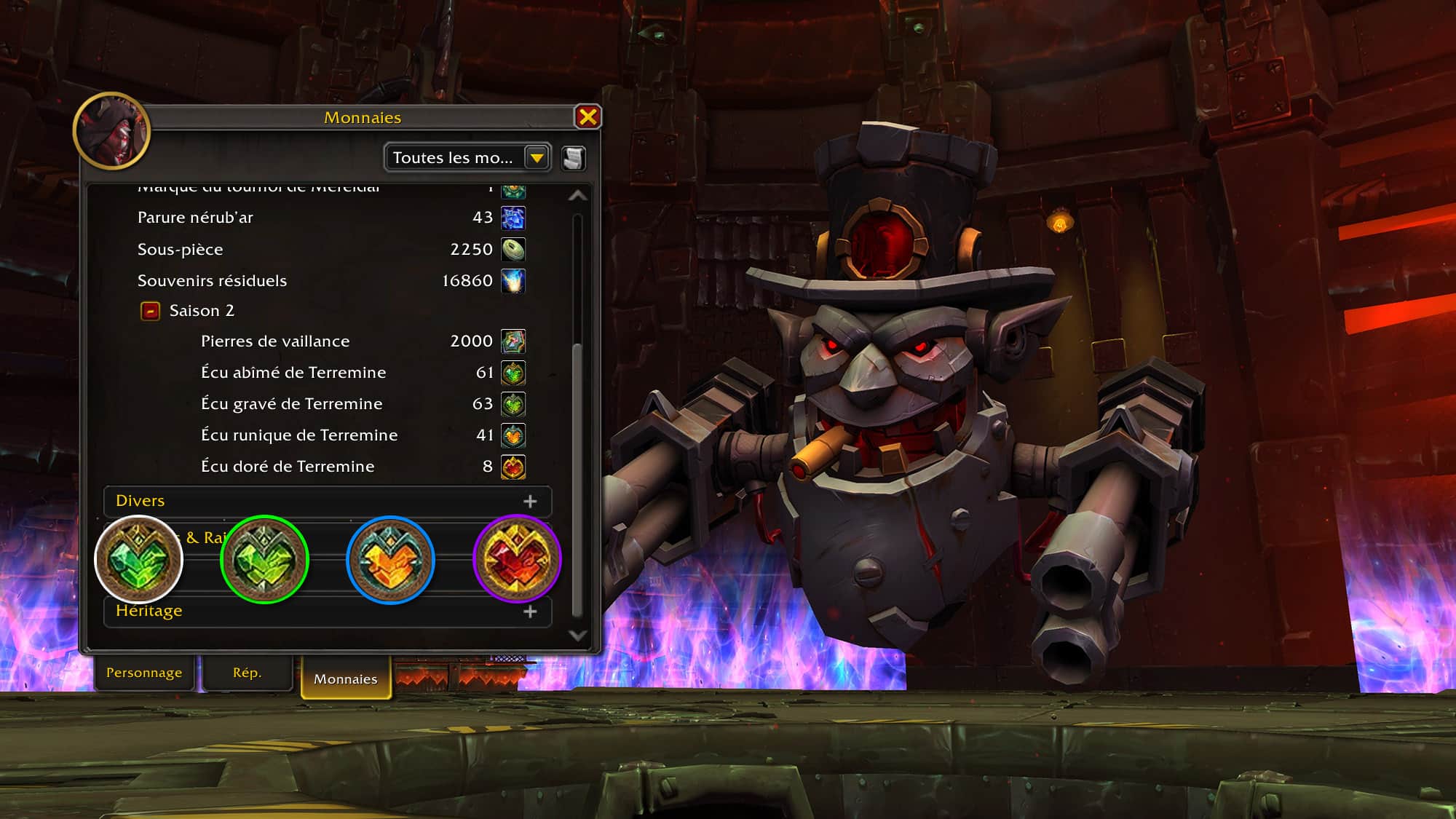Image resolution: width=1456 pixels, height=819 pixels.
Task: Click the character portrait in the window corner
Action: pyautogui.click(x=112, y=131)
